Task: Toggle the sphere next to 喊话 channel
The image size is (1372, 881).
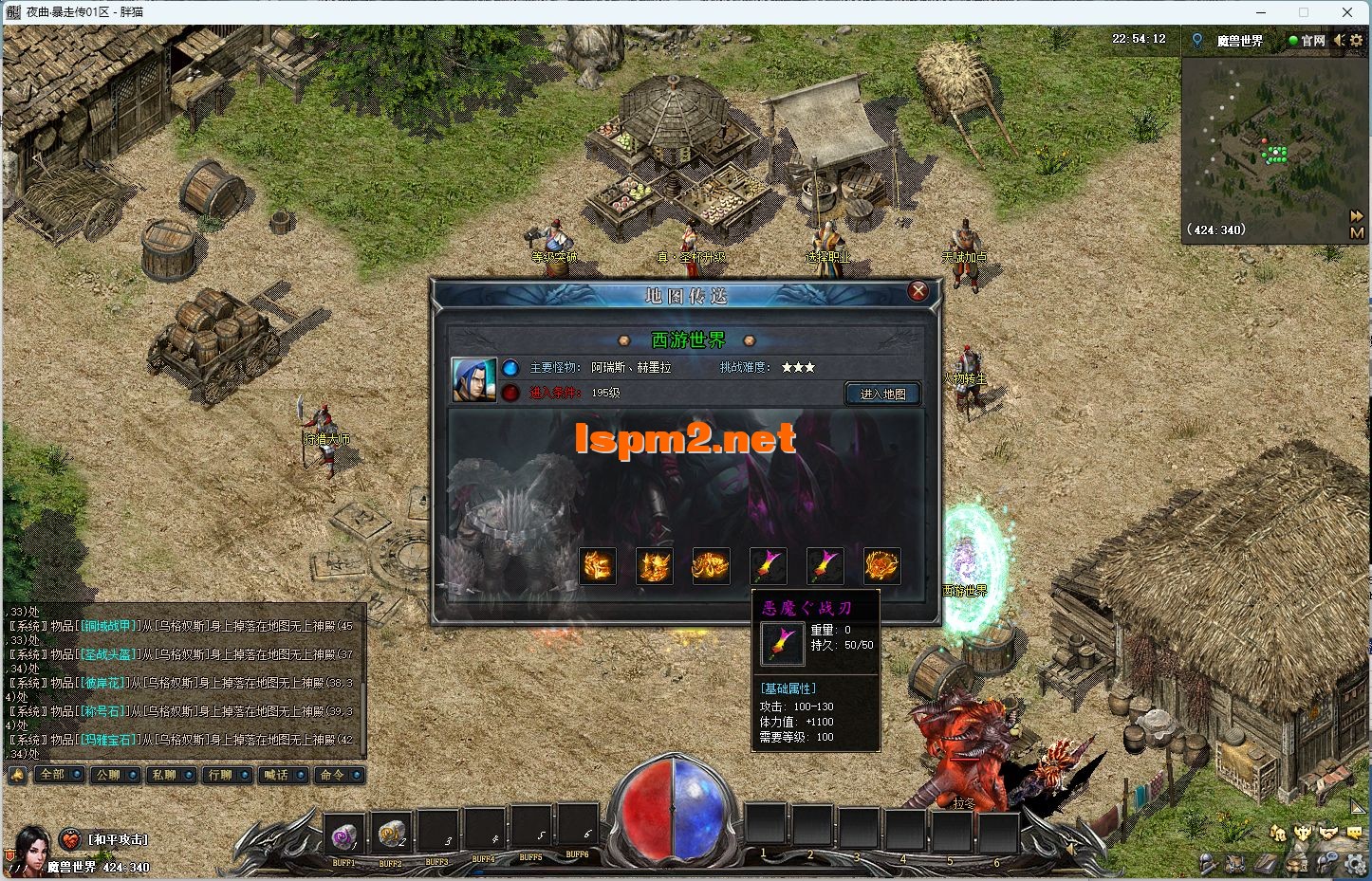Action: (300, 775)
